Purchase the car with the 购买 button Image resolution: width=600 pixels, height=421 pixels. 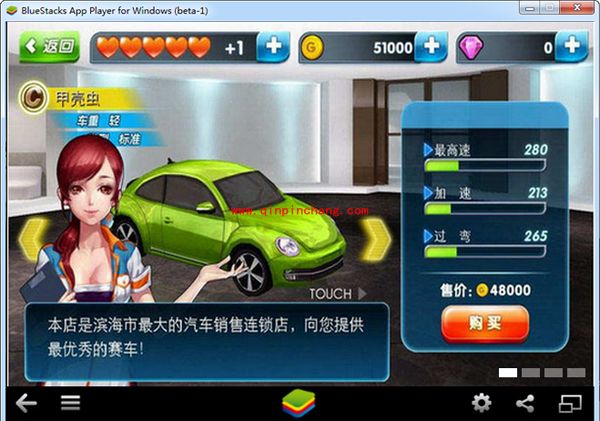(484, 323)
